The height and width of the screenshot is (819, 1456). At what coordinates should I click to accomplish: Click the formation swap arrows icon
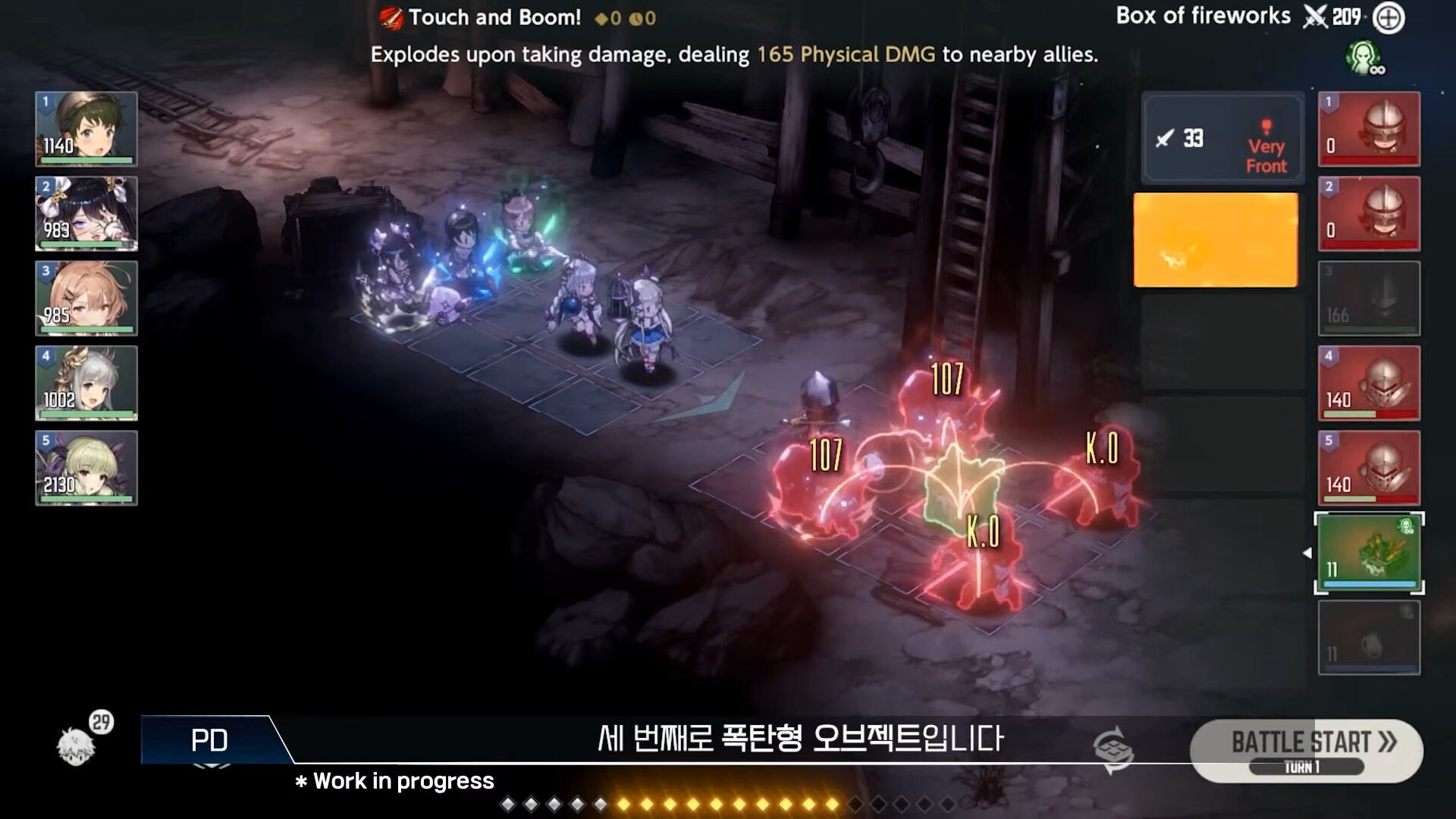(1113, 750)
